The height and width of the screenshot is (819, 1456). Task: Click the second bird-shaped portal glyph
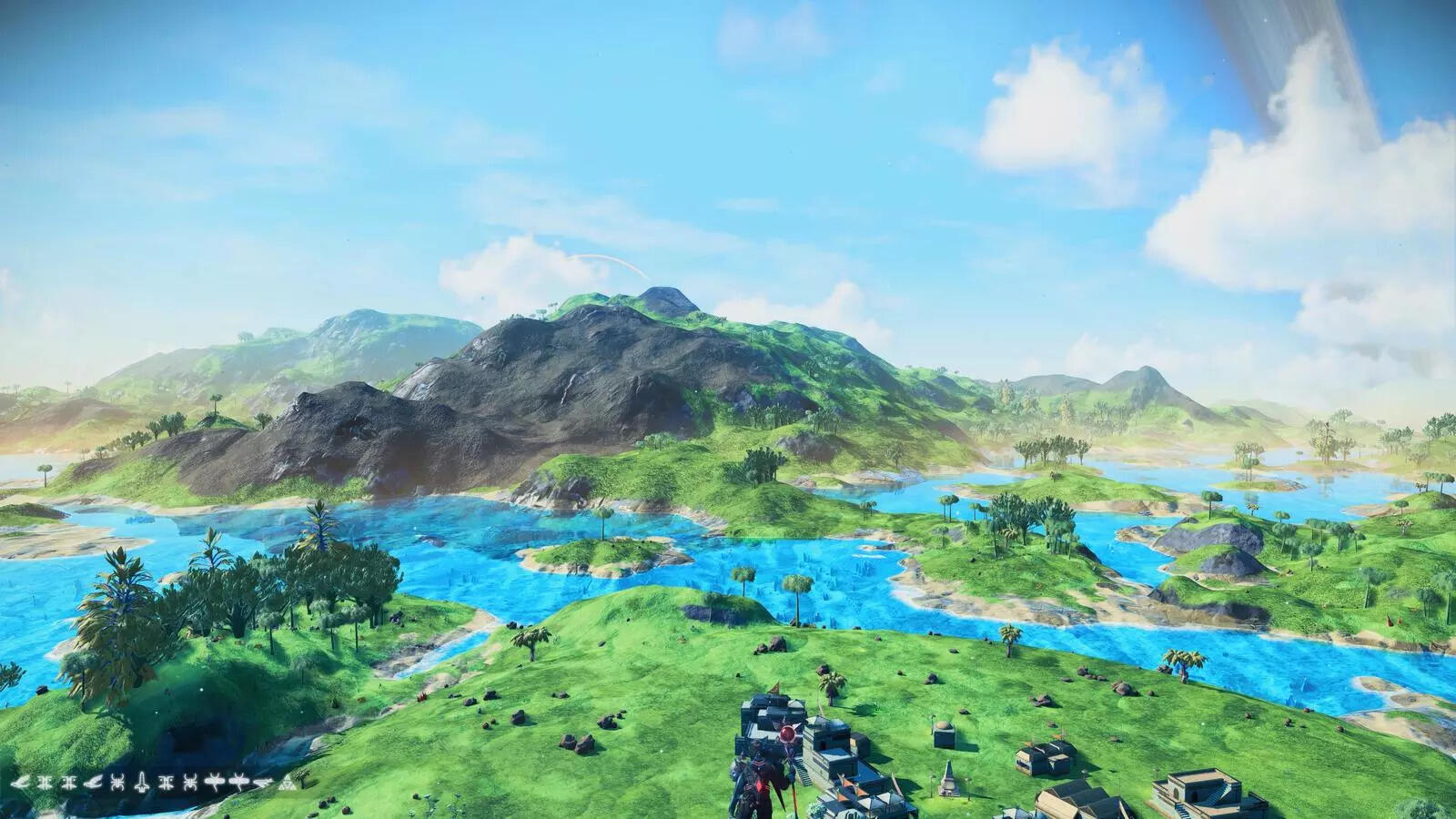(x=94, y=783)
